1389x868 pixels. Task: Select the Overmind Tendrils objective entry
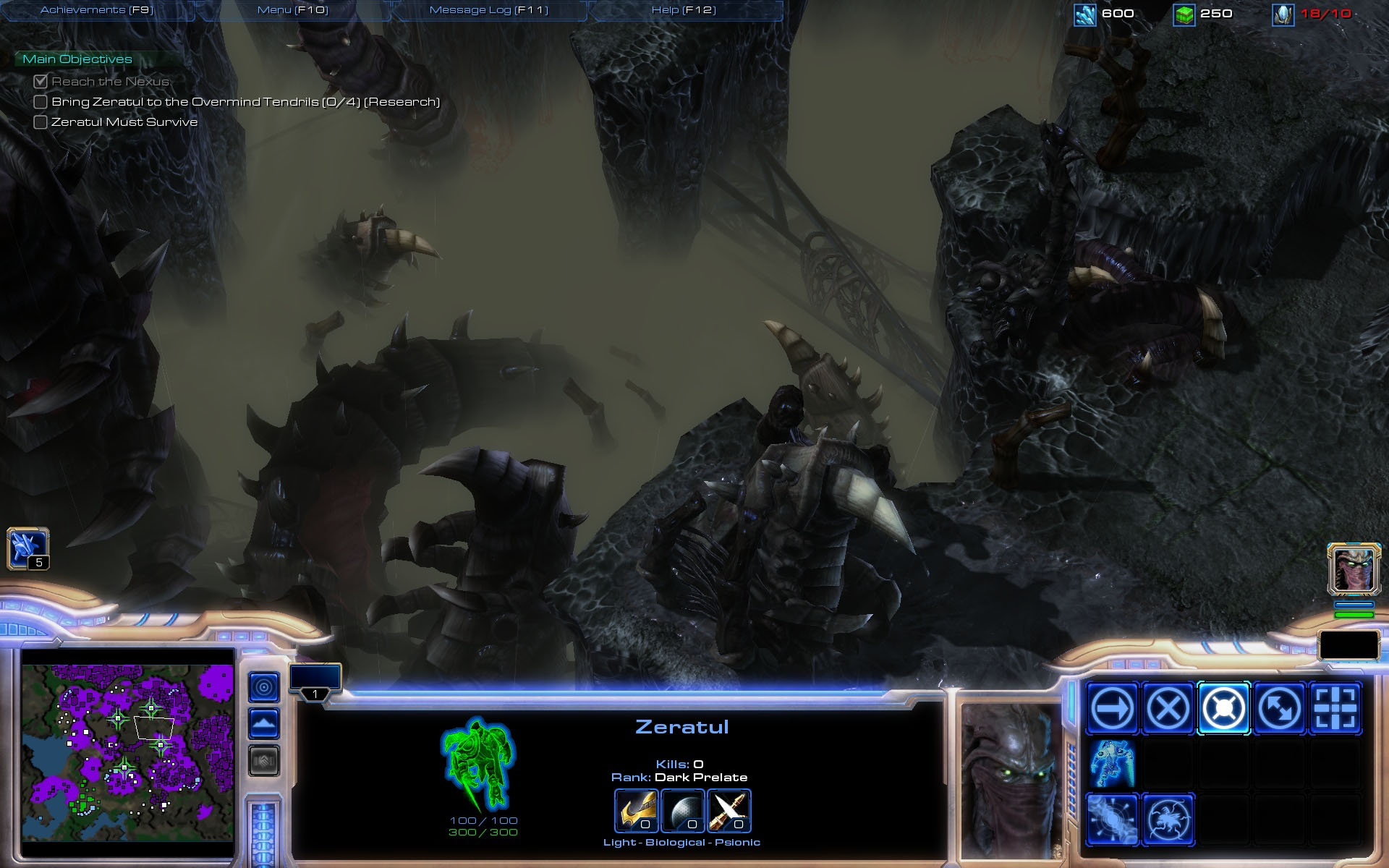[x=245, y=102]
